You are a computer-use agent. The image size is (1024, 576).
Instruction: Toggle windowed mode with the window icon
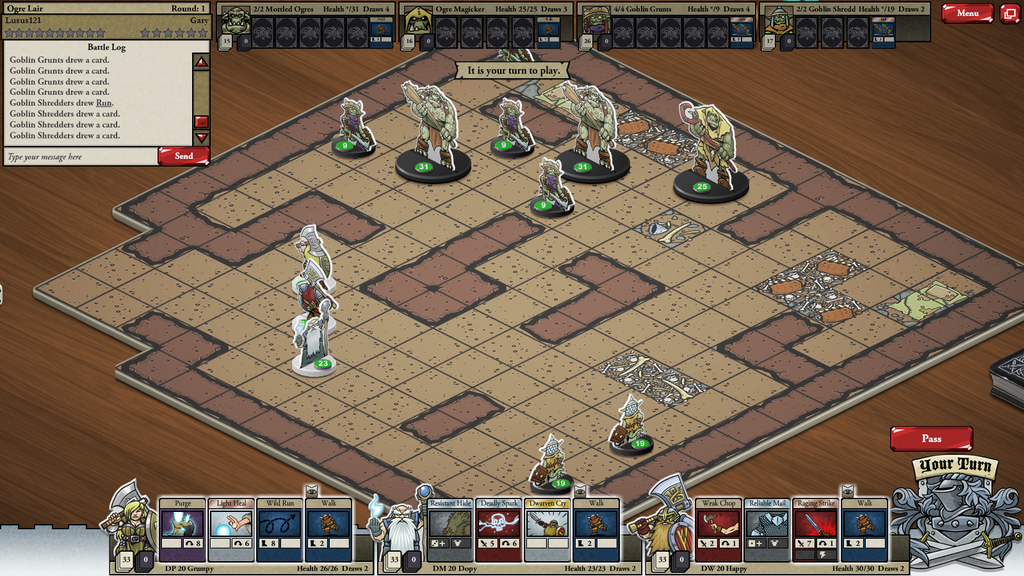click(1009, 13)
